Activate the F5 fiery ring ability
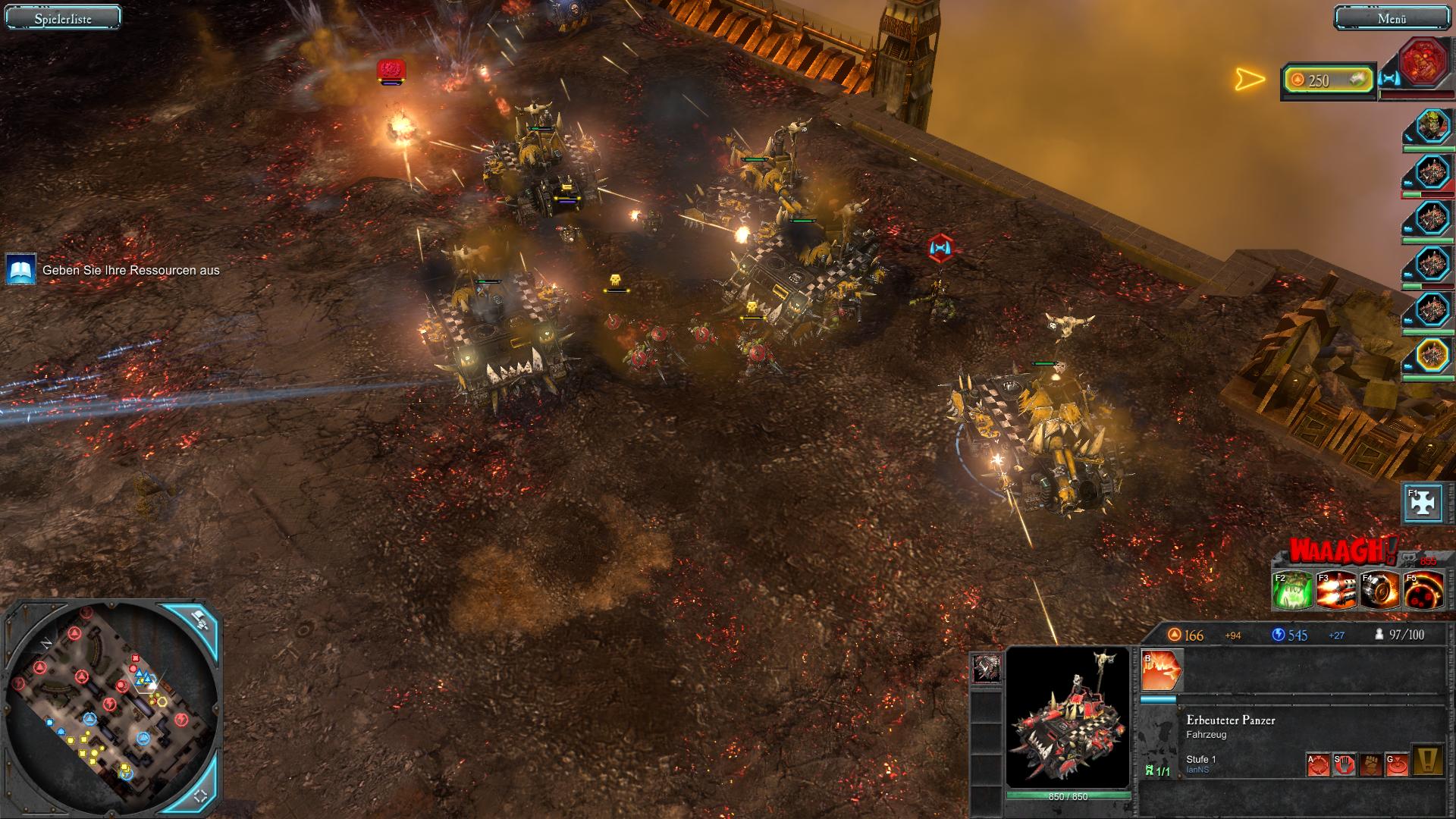 pyautogui.click(x=1423, y=591)
